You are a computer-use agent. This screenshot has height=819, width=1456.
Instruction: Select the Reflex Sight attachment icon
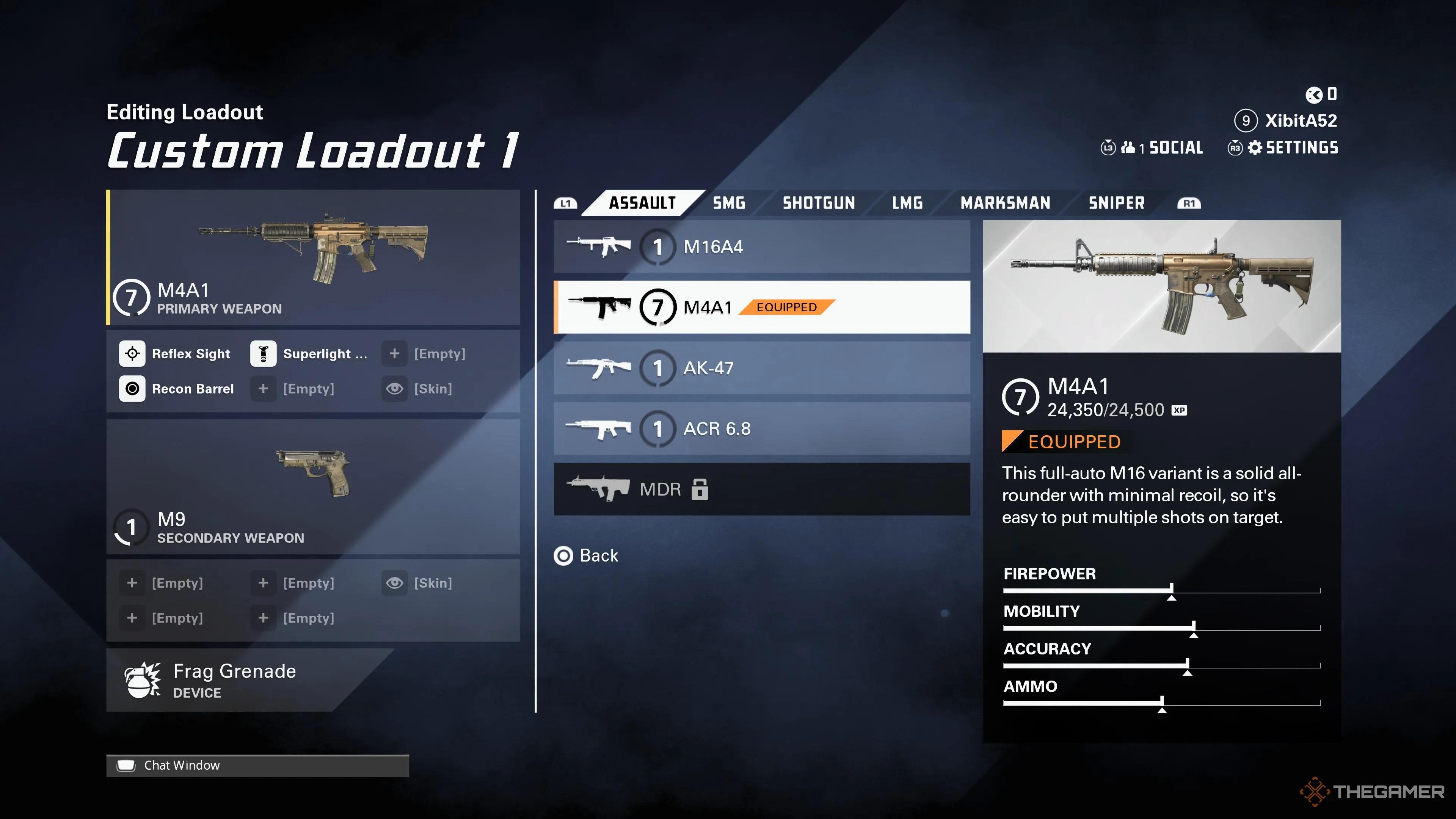coord(132,353)
